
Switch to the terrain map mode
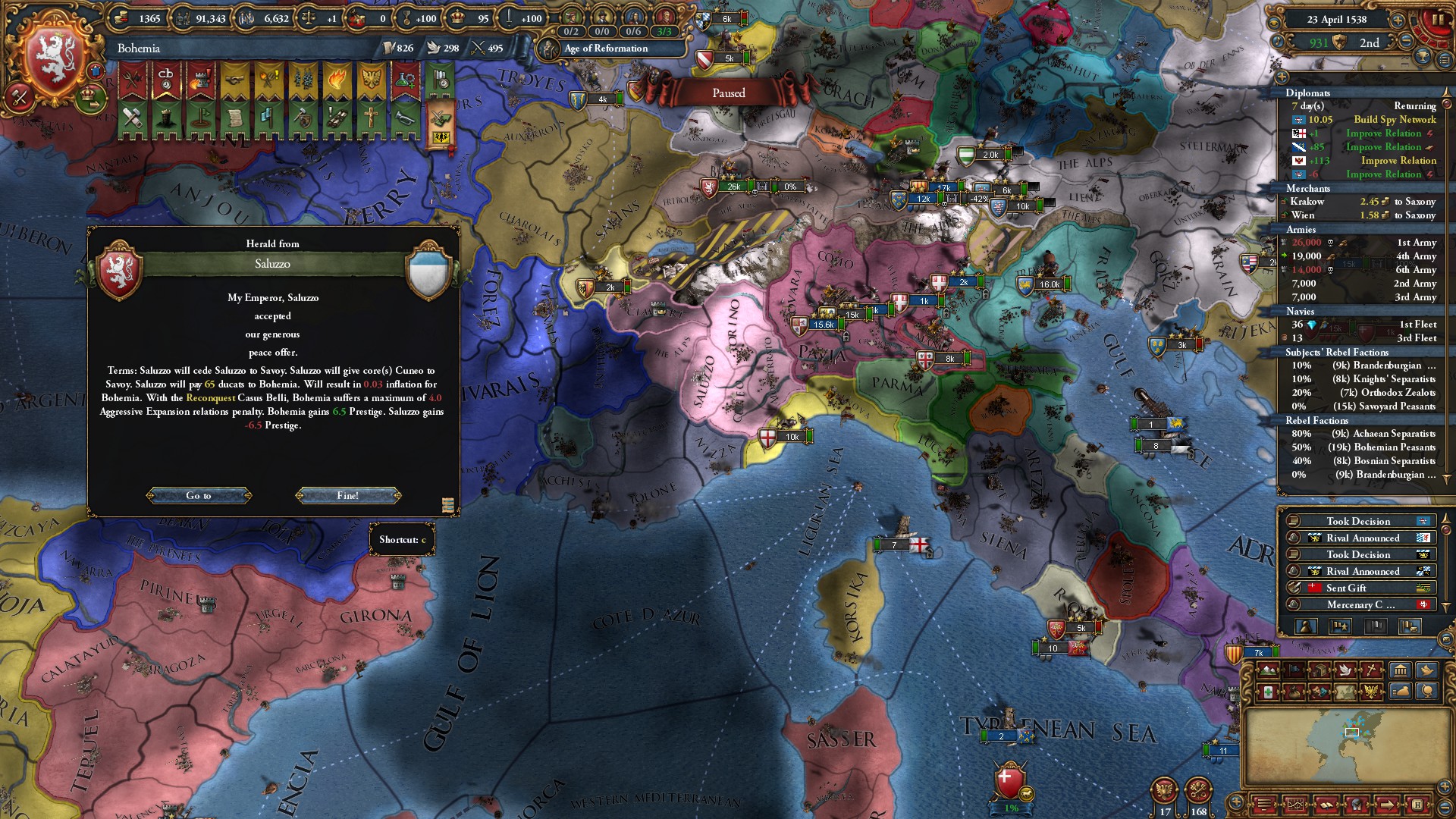(x=1267, y=670)
